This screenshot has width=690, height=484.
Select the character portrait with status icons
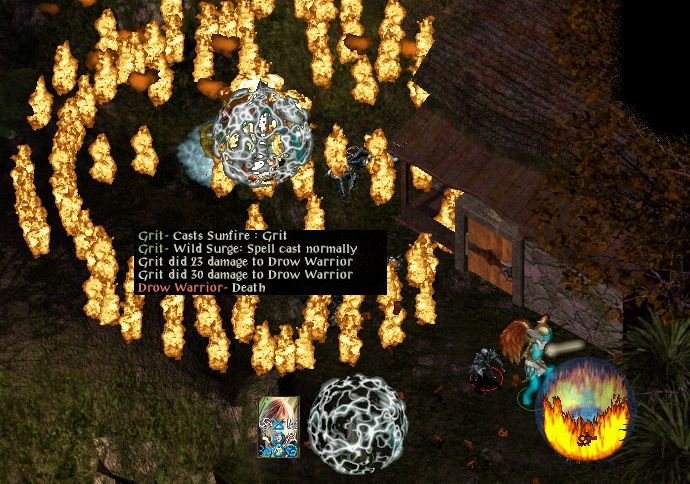[x=279, y=426]
